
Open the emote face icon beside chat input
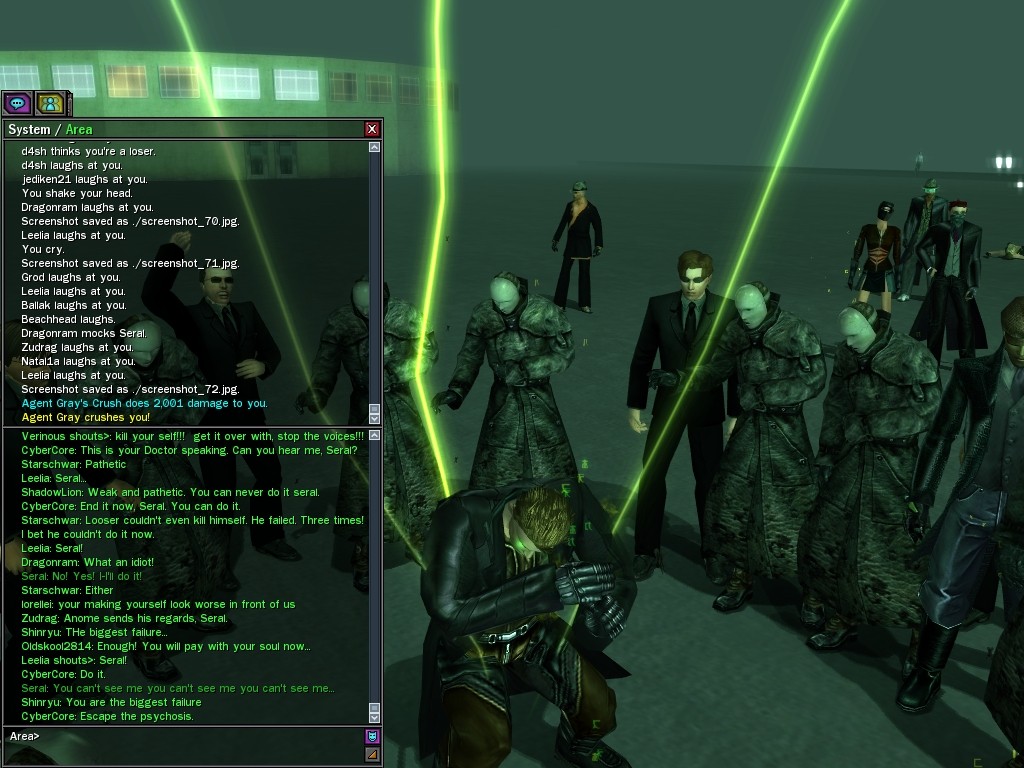coord(373,737)
